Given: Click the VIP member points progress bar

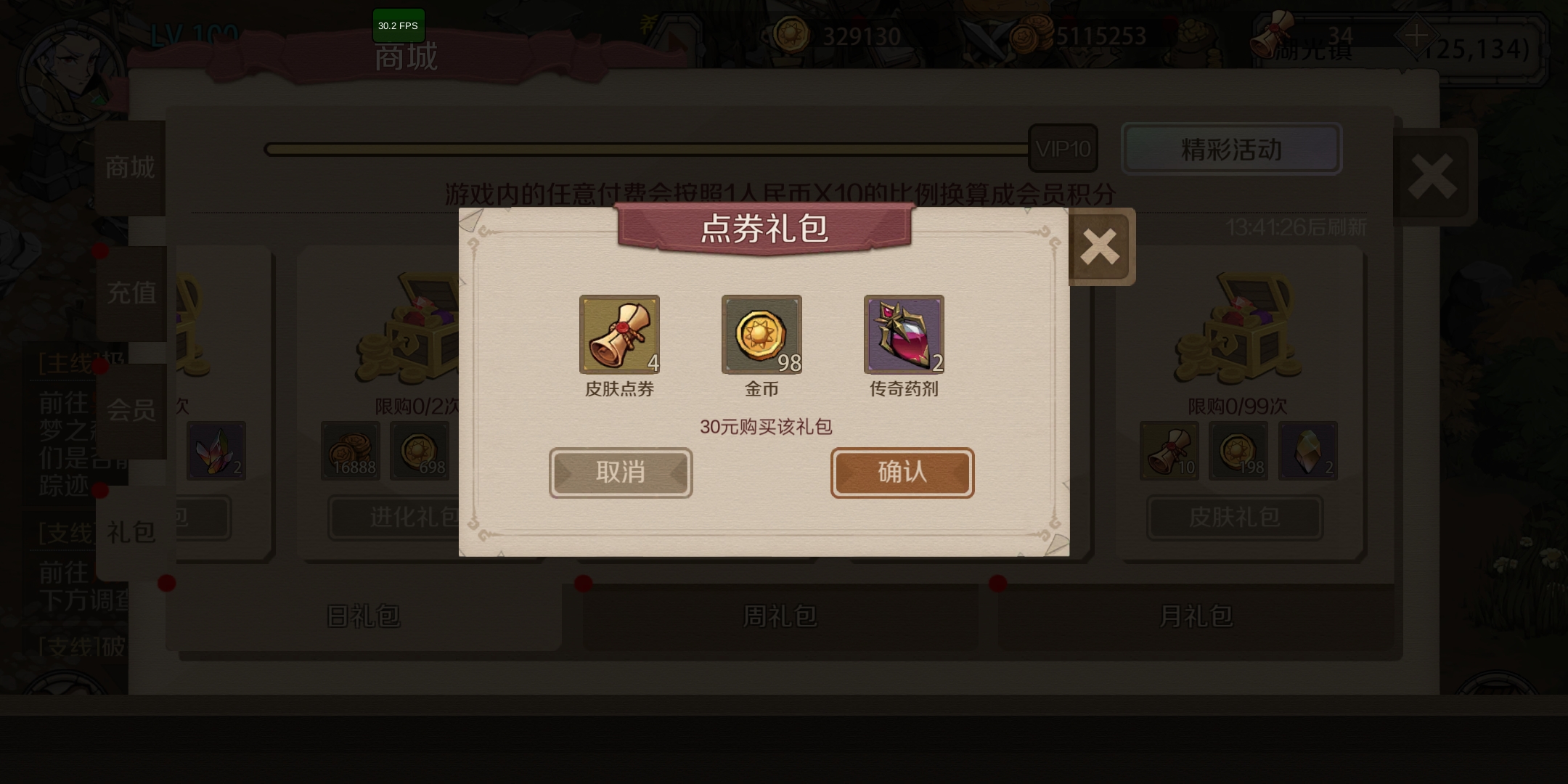Looking at the screenshot, I should point(646,147).
